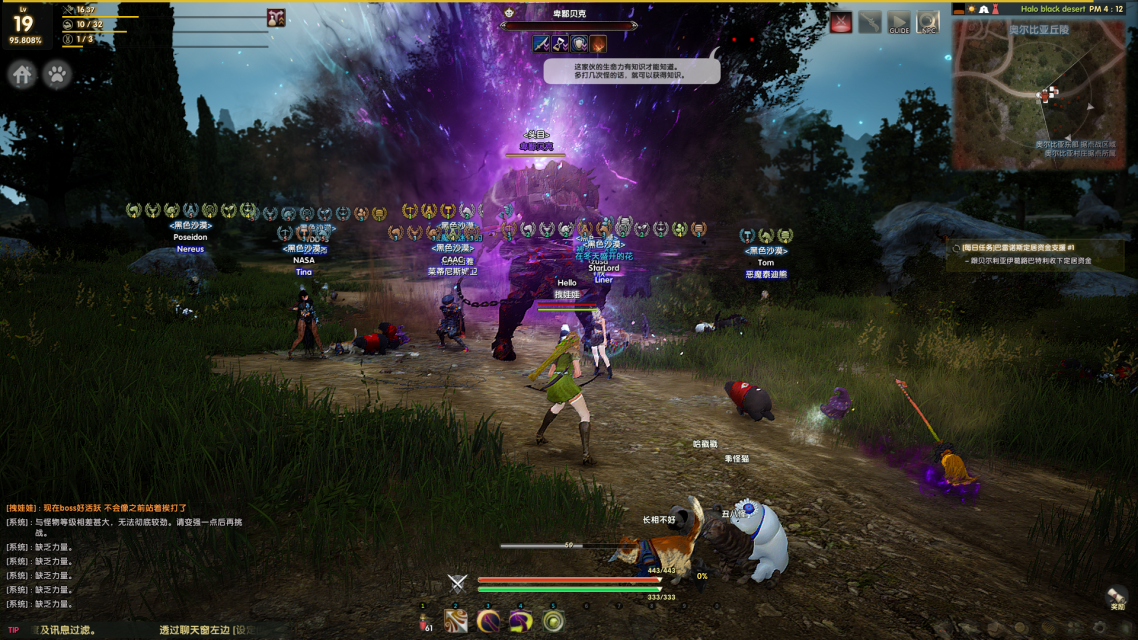Click the bottom-right corner notification icon
1138x640 pixels.
[1117, 598]
